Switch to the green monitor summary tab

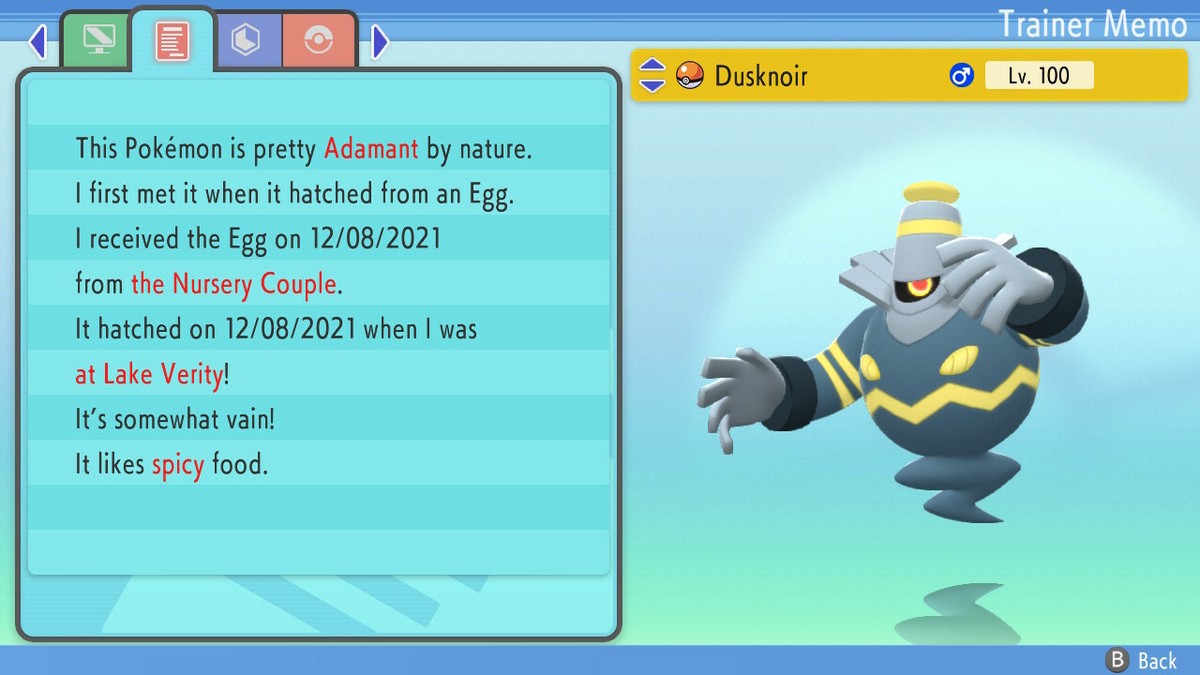coord(96,40)
